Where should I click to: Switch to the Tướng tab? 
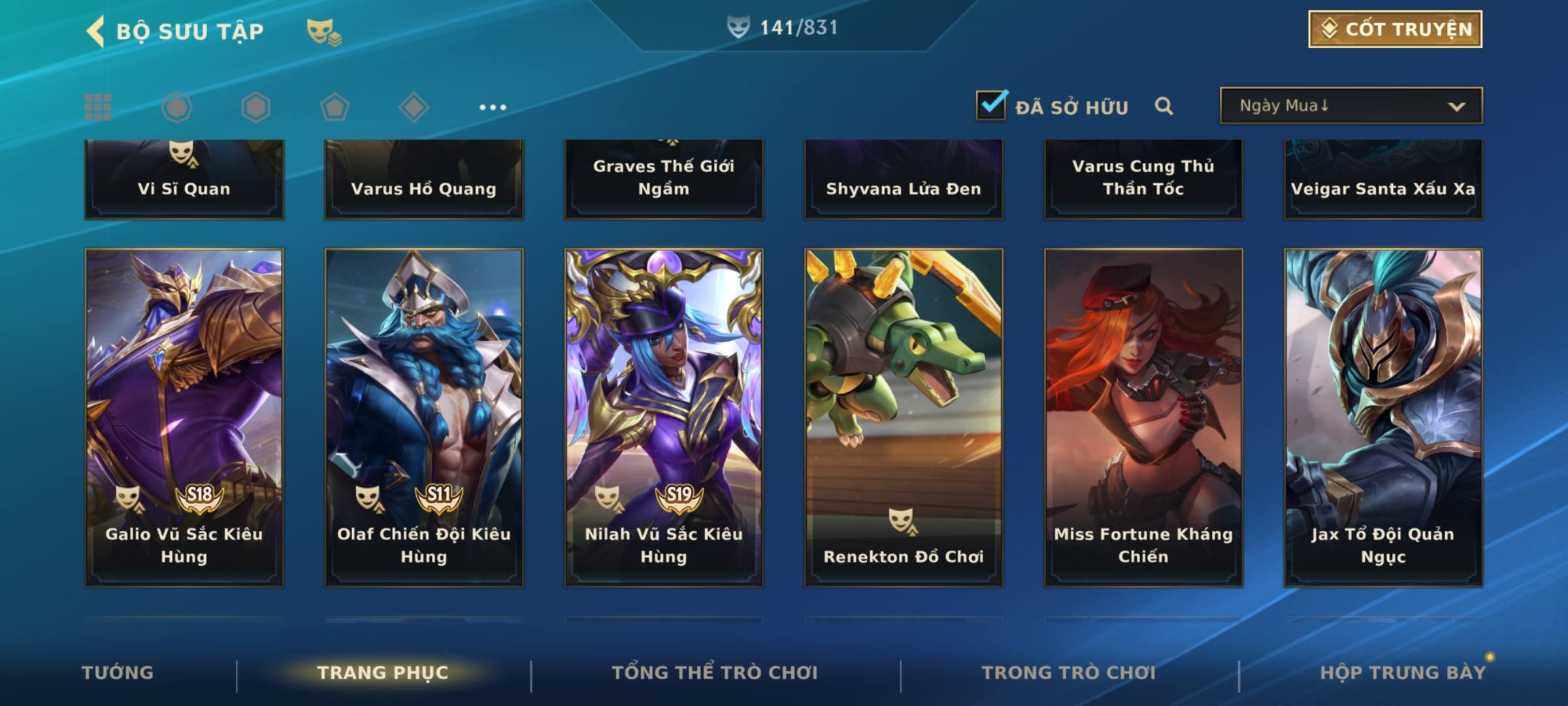[118, 673]
